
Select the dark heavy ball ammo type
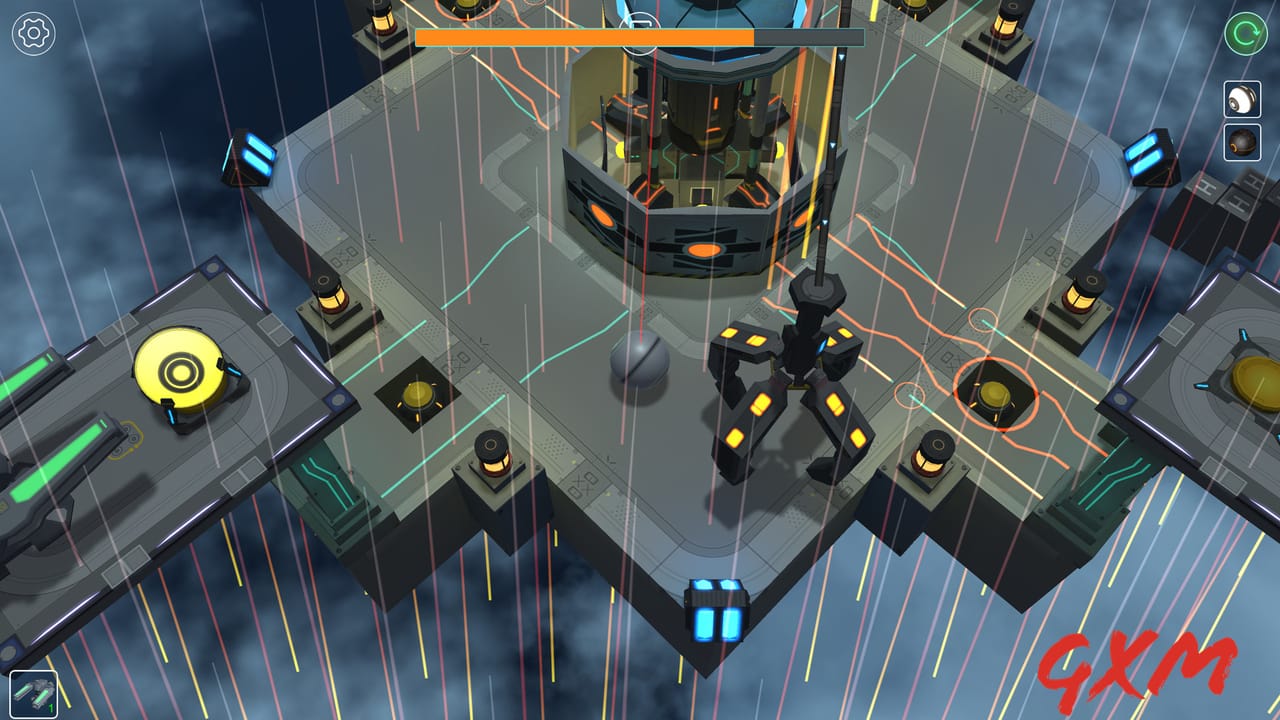(1243, 141)
